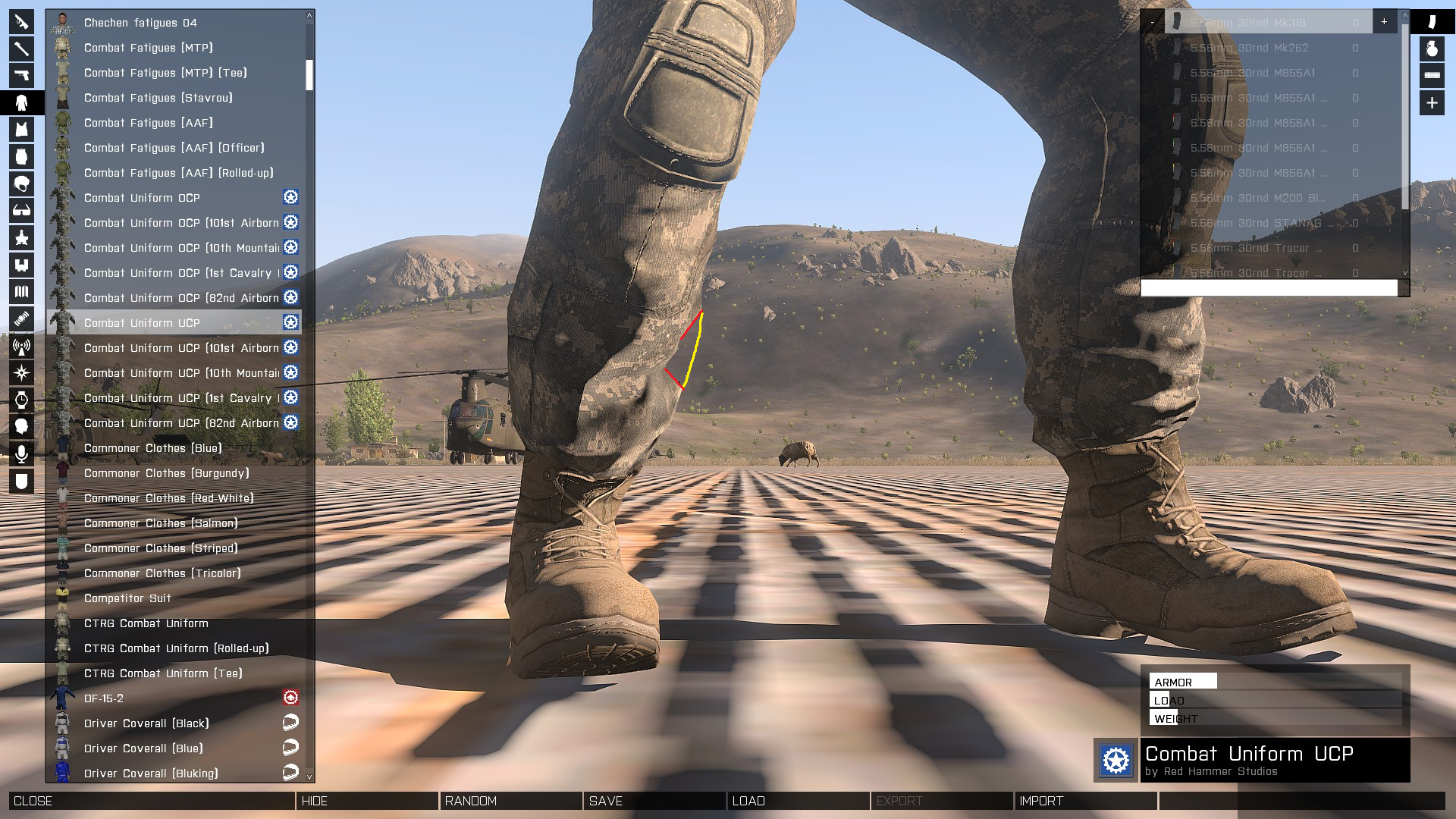The width and height of the screenshot is (1456, 819).
Task: Select Commoner Clothes (Burgundy)
Action: pyautogui.click(x=166, y=473)
